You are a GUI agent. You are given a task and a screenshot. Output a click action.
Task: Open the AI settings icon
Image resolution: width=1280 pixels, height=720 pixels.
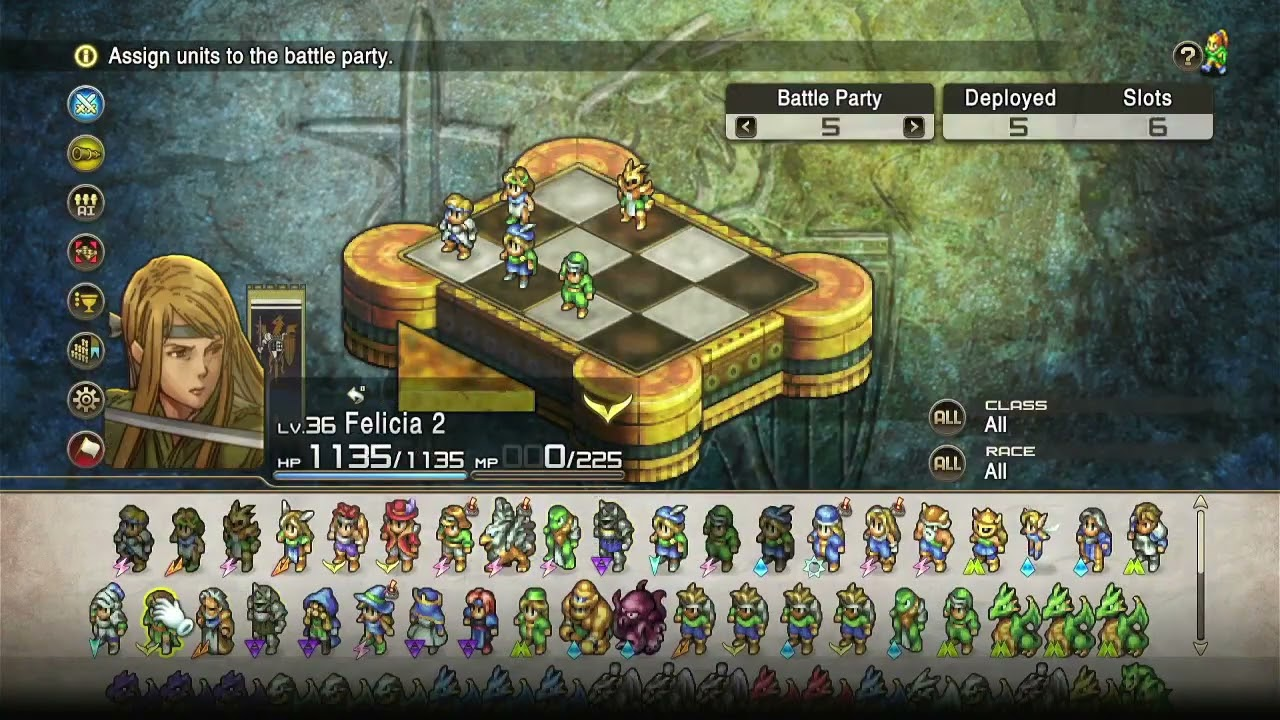(86, 203)
